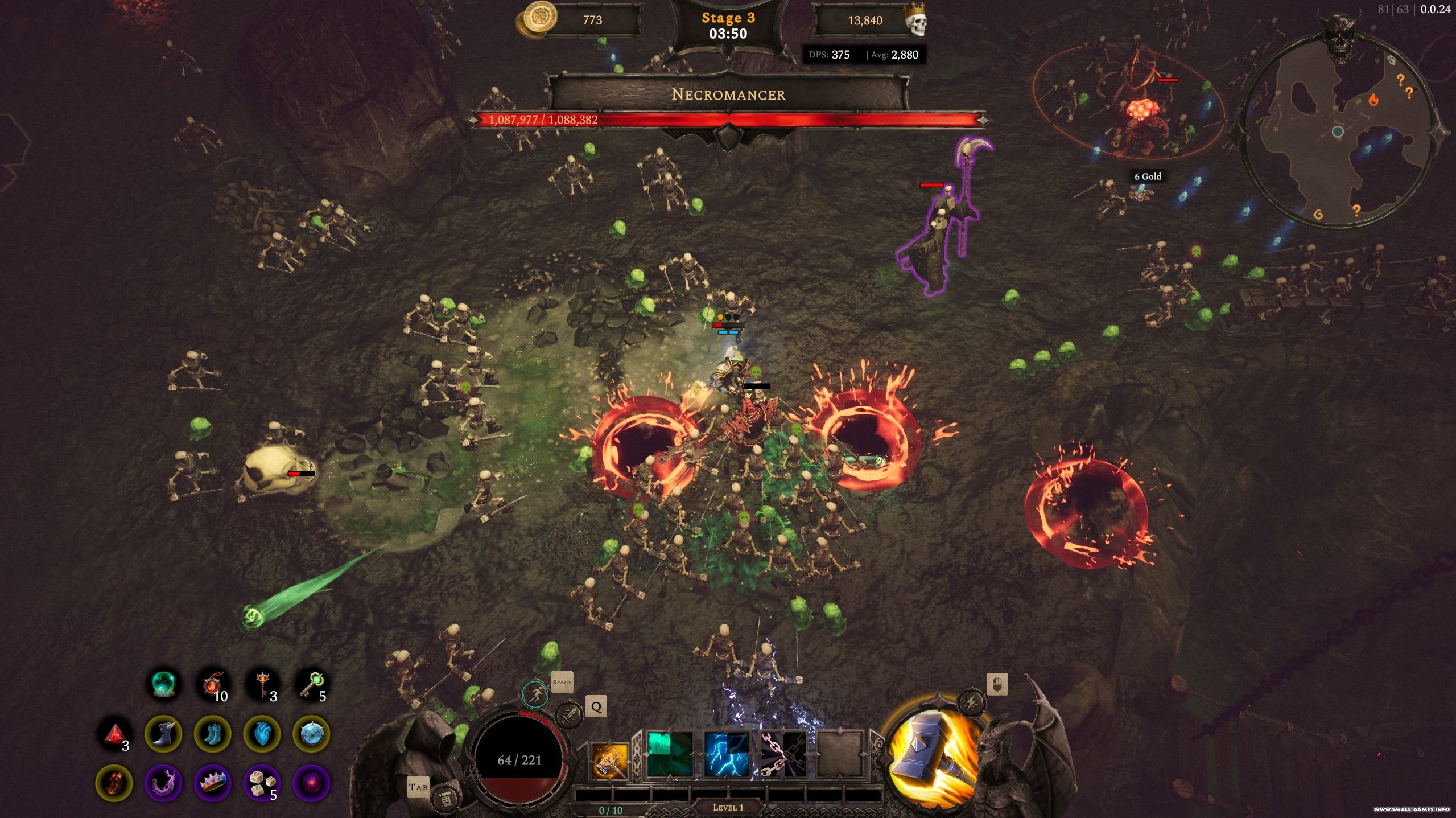Click the bone dice item
Screen dimensions: 1456x818
click(x=262, y=783)
